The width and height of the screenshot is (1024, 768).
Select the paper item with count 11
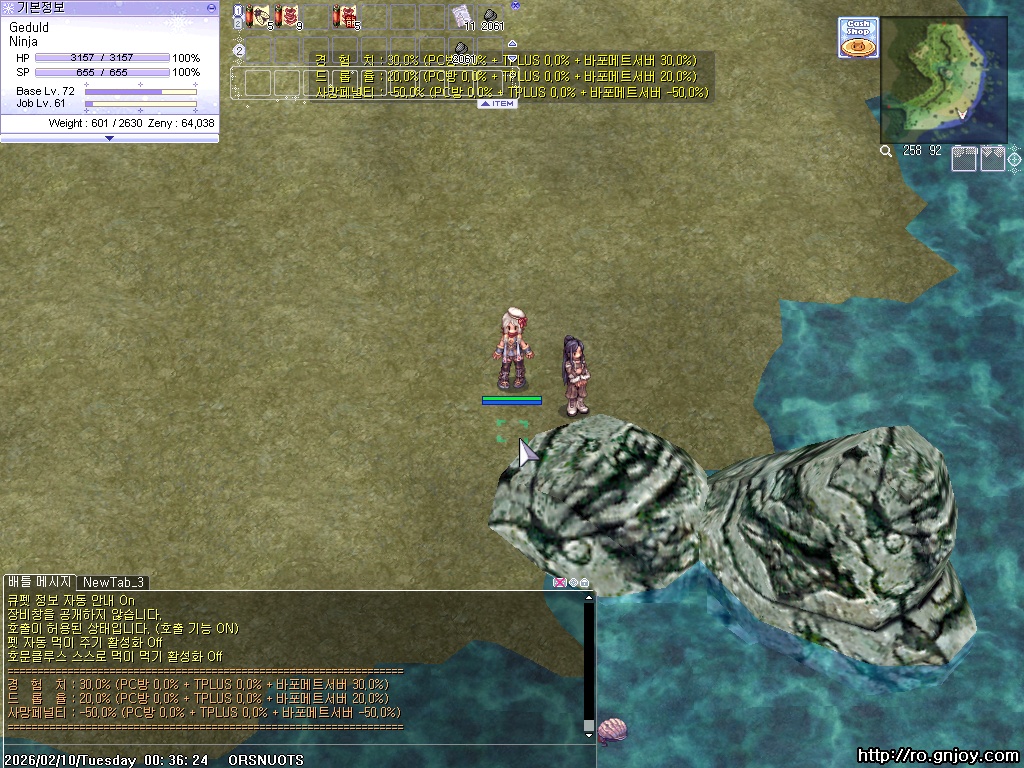pos(461,16)
